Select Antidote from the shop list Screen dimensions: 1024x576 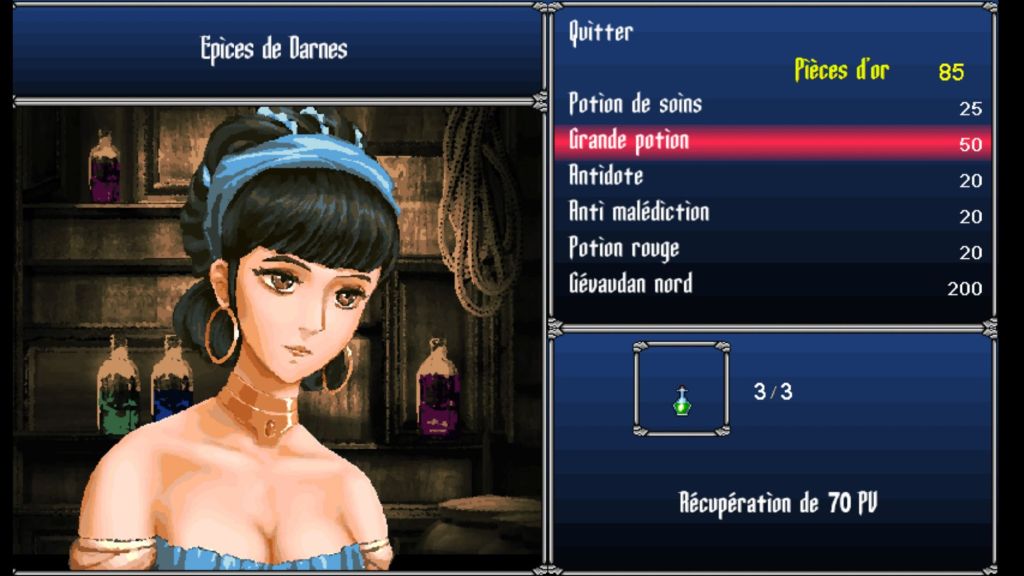(606, 177)
